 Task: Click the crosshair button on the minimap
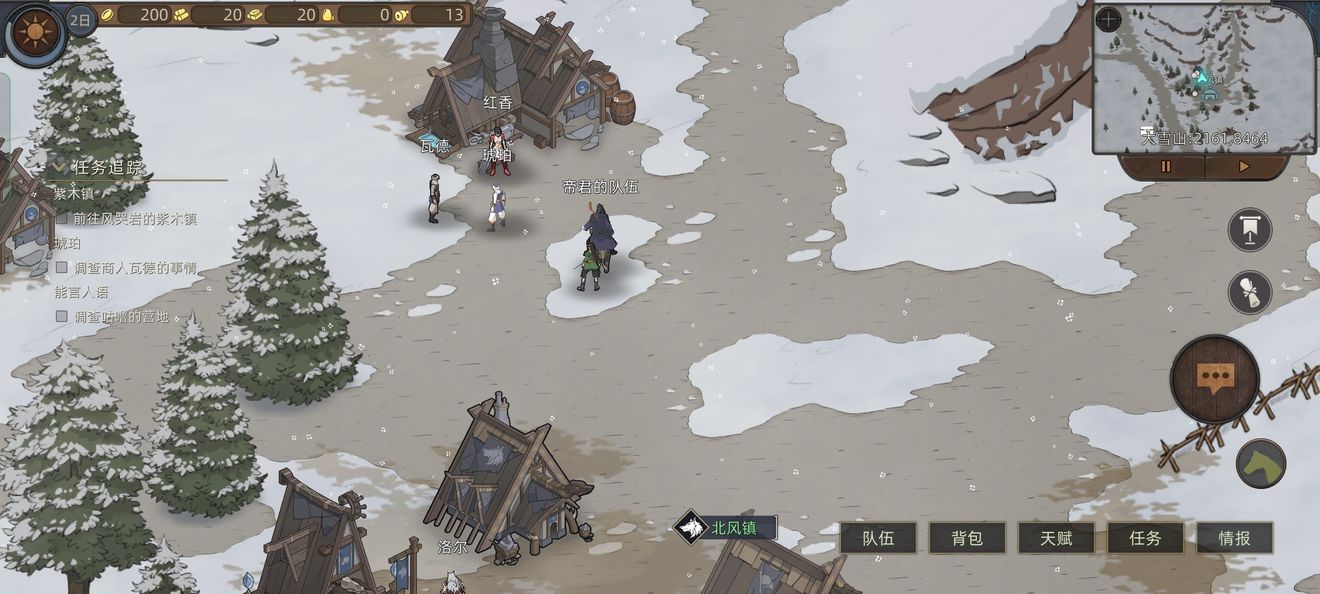[1109, 20]
